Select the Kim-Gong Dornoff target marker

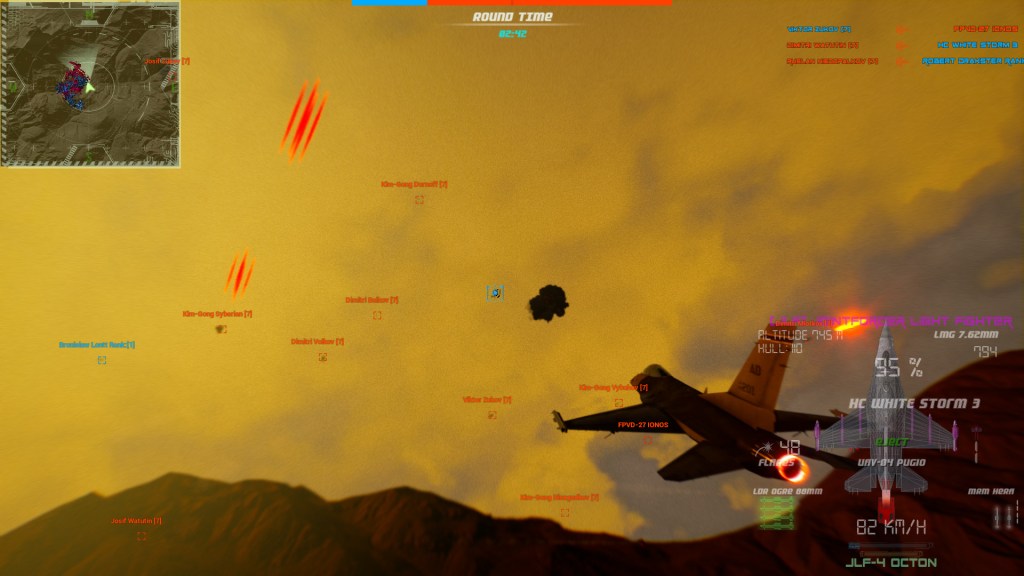tap(419, 199)
